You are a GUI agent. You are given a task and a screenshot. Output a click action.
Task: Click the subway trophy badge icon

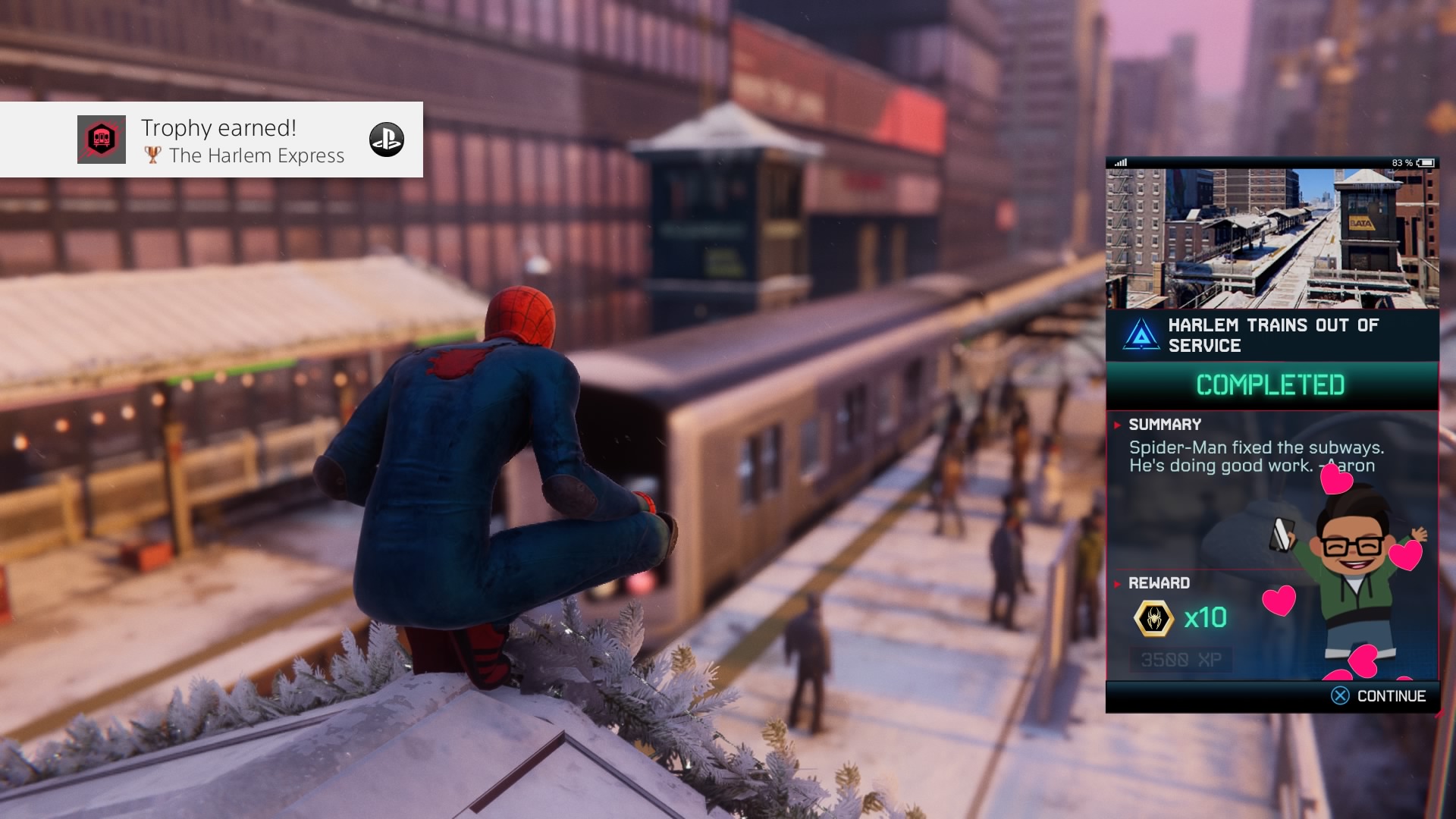point(101,140)
